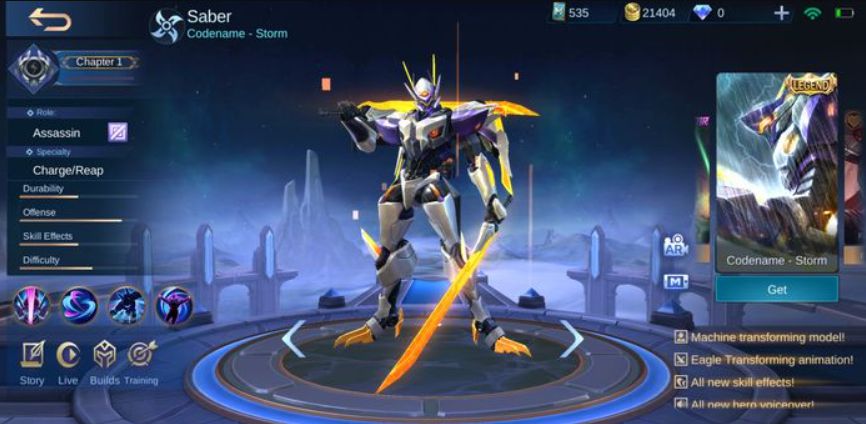The width and height of the screenshot is (866, 424).
Task: Click the gold tickets currency counter
Action: point(651,13)
